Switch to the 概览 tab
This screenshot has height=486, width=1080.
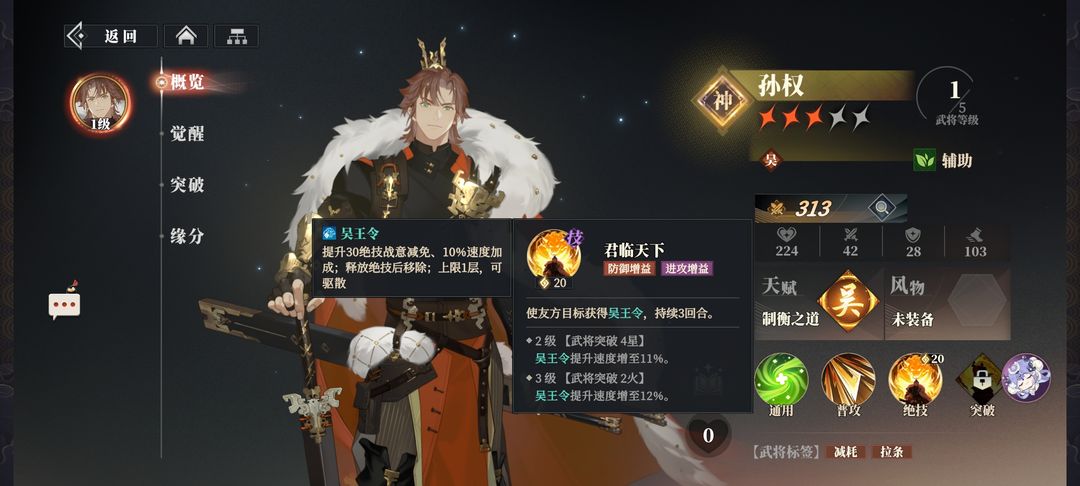click(186, 82)
